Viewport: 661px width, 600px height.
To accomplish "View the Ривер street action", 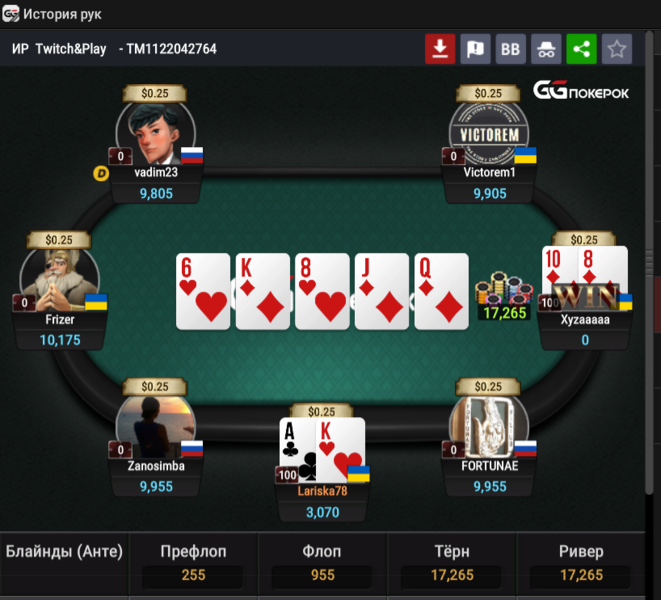I will click(581, 564).
